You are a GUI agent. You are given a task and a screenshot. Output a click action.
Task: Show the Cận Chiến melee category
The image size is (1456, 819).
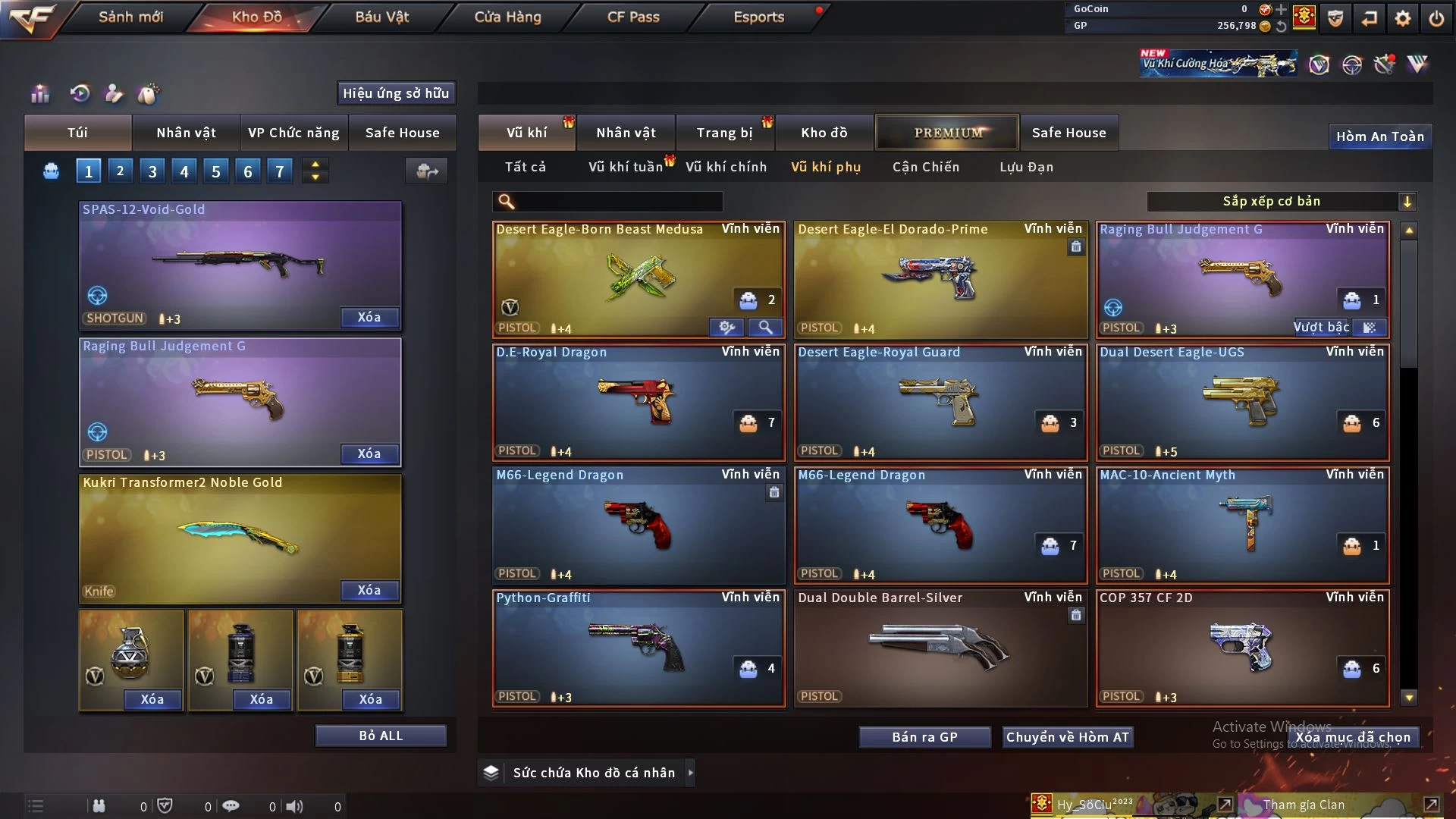tap(926, 167)
